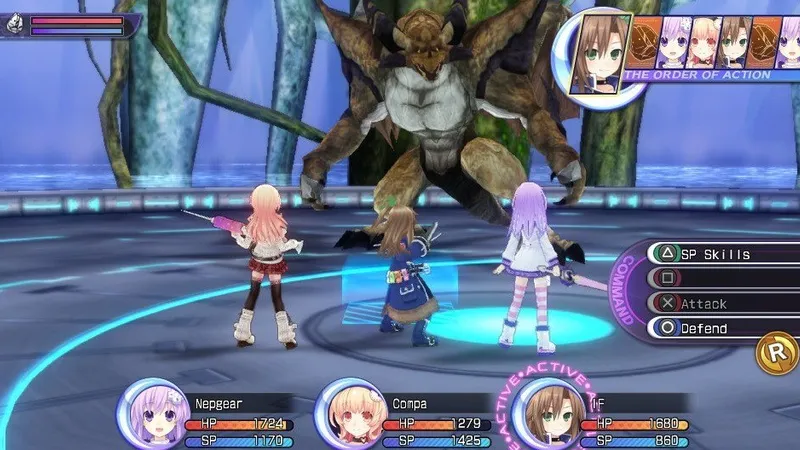Choose IF's active party portrait
800x450 pixels.
coord(547,413)
